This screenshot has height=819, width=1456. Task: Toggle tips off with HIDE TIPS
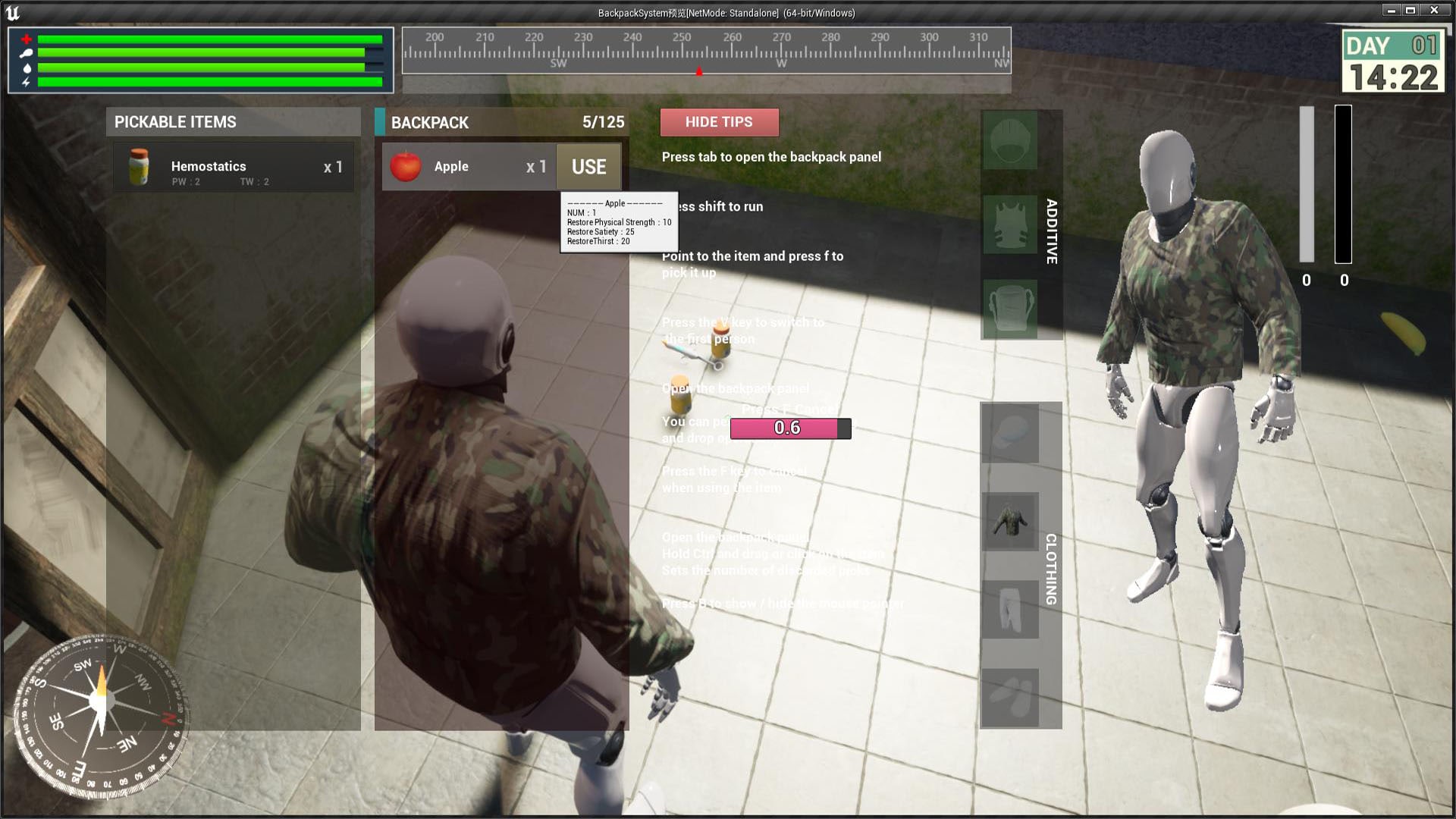pyautogui.click(x=719, y=122)
